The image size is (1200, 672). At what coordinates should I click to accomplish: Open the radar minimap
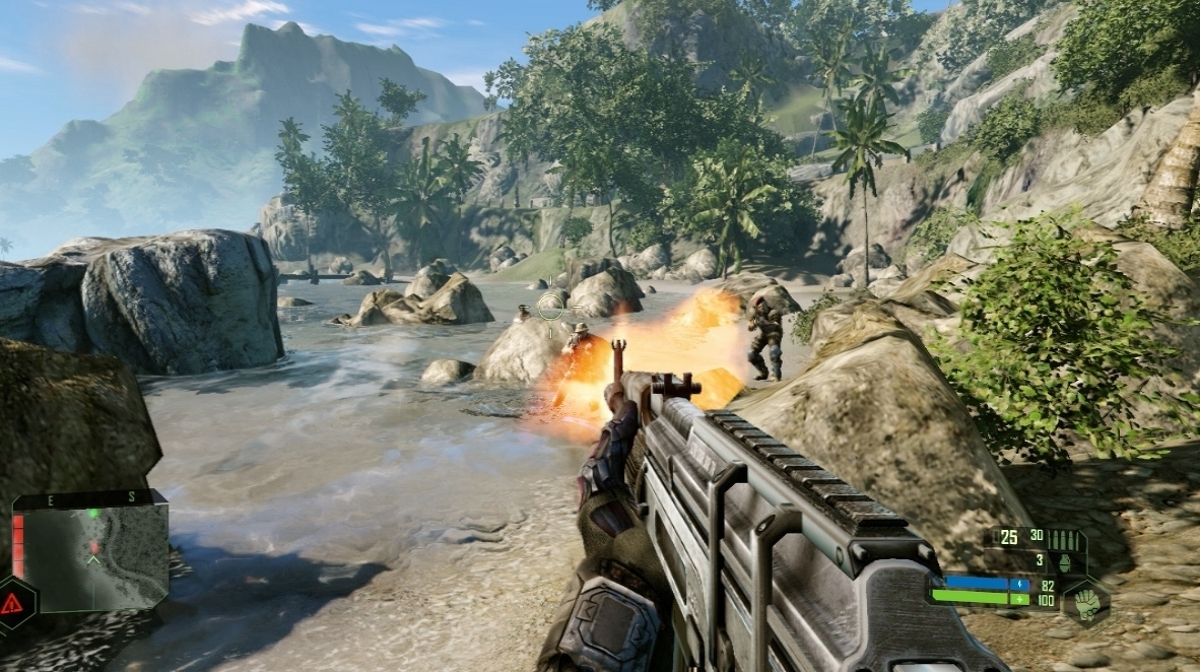tap(92, 558)
